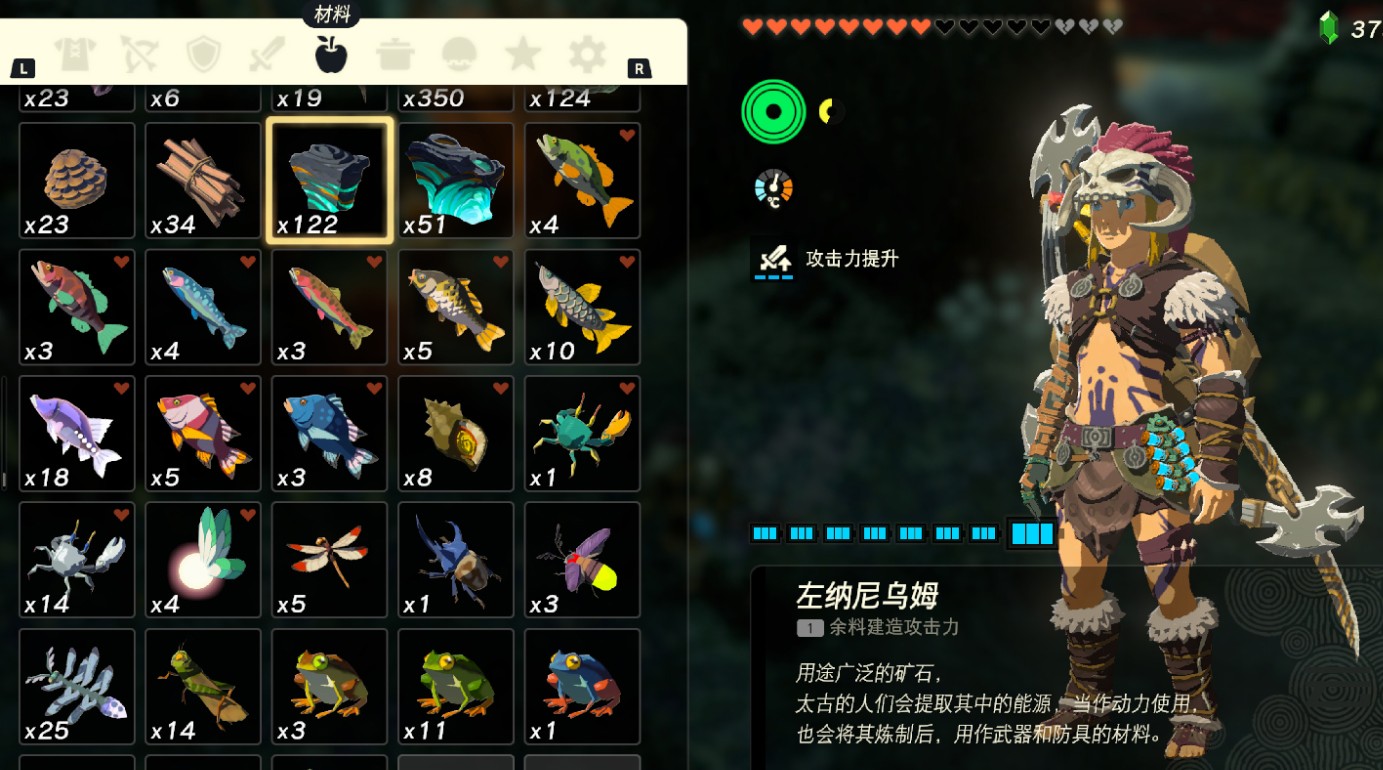Choose the highlighted Zonaite x122 slot
Image resolution: width=1383 pixels, height=770 pixels.
[x=330, y=181]
